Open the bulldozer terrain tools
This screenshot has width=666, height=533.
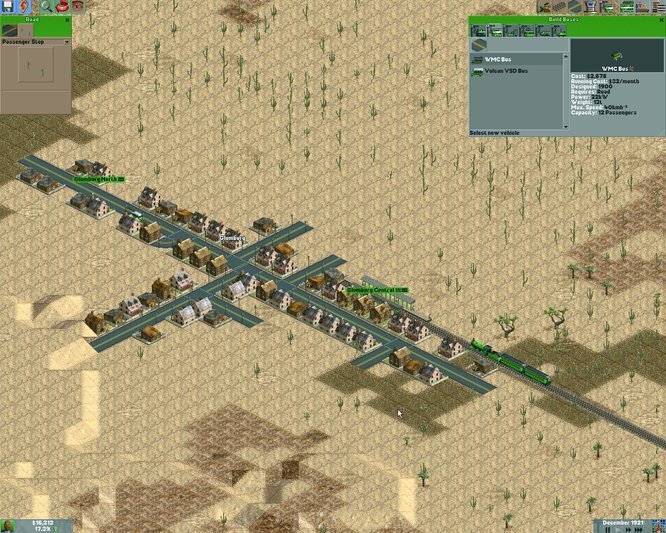coord(545,6)
